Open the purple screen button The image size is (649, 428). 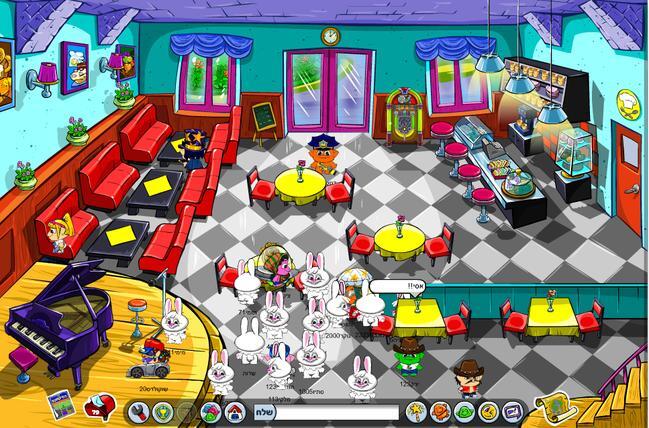click(x=512, y=411)
